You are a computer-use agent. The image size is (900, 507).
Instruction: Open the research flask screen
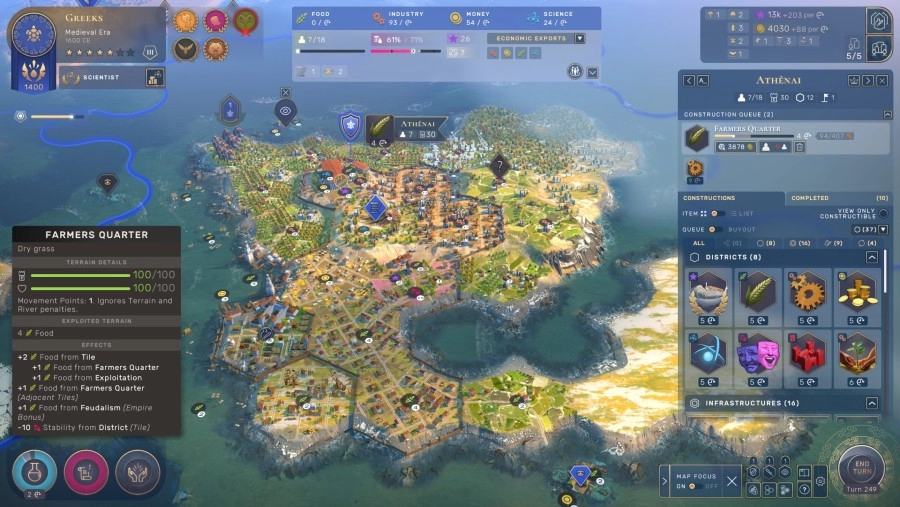34,471
